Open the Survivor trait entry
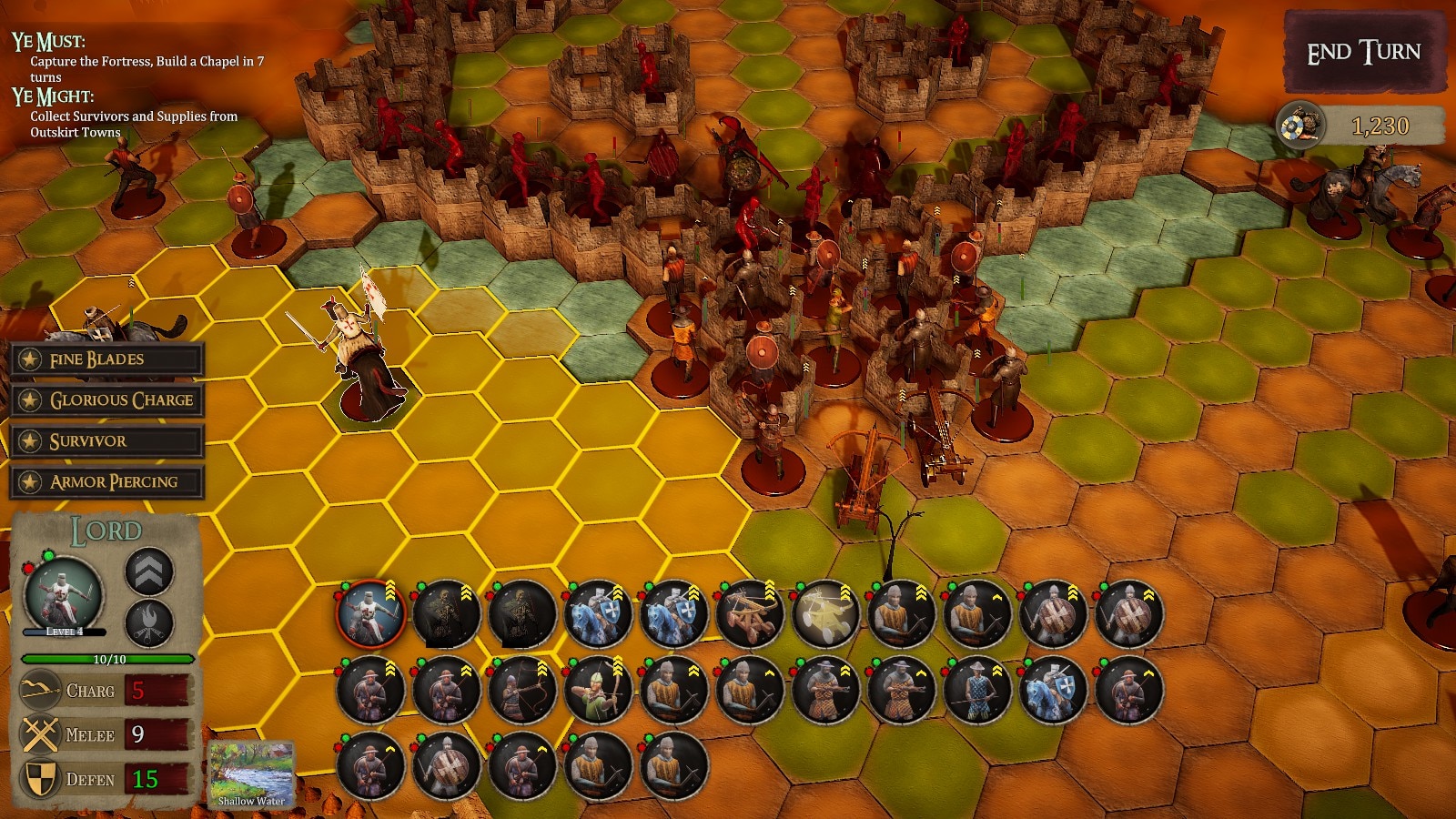 point(106,441)
